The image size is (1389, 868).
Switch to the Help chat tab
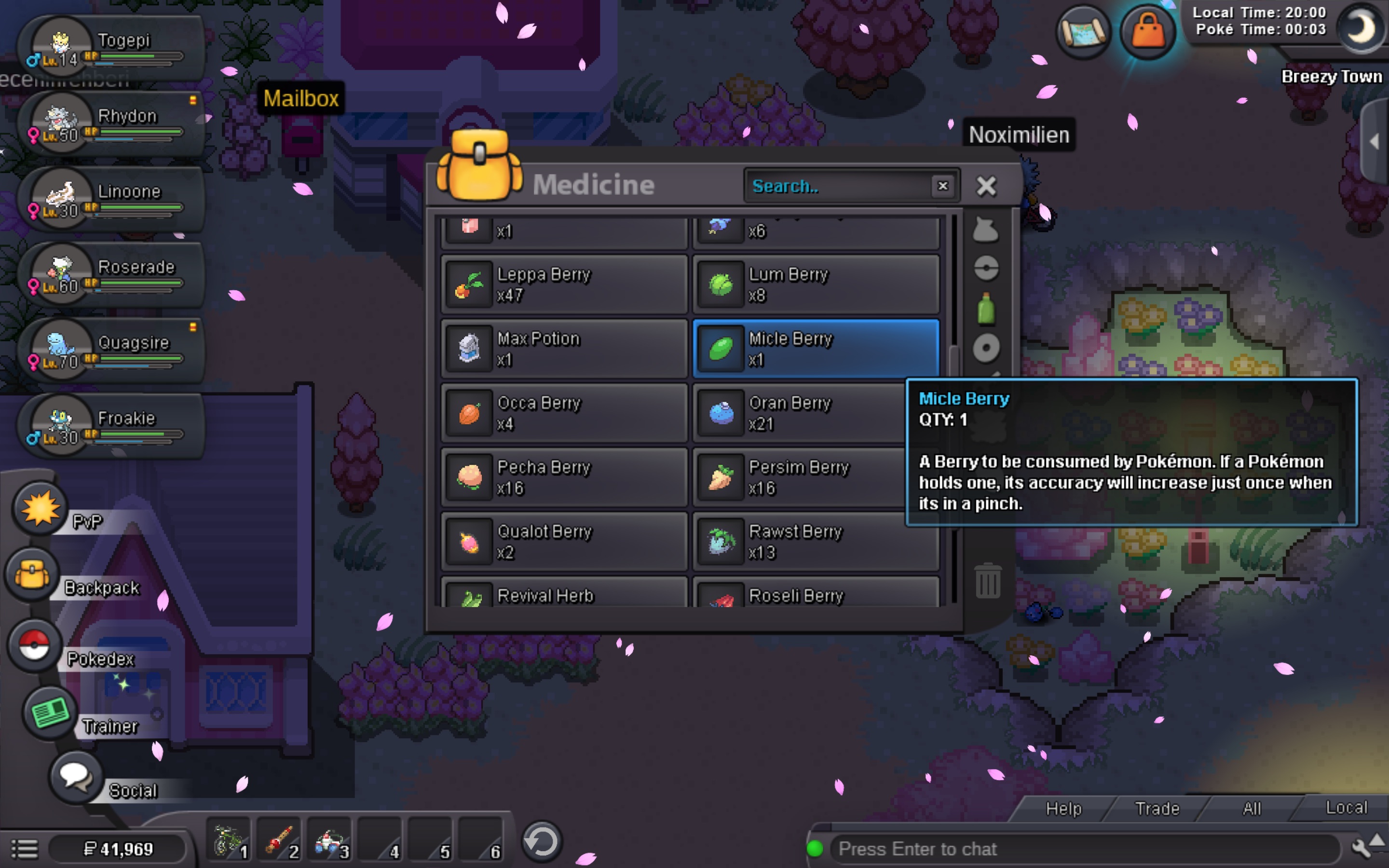[1063, 808]
